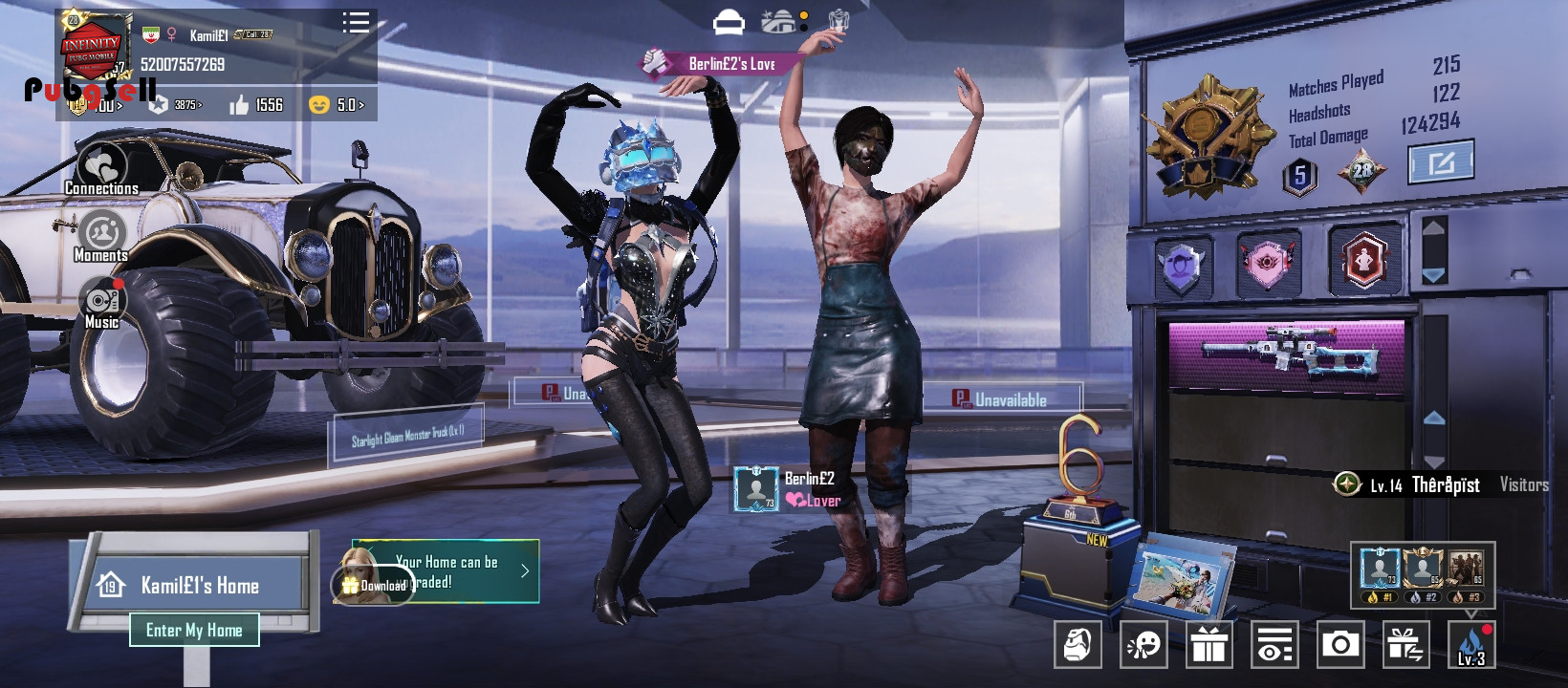The width and height of the screenshot is (1568, 688).
Task: Open the eye-and-list display settings
Action: click(x=1274, y=645)
